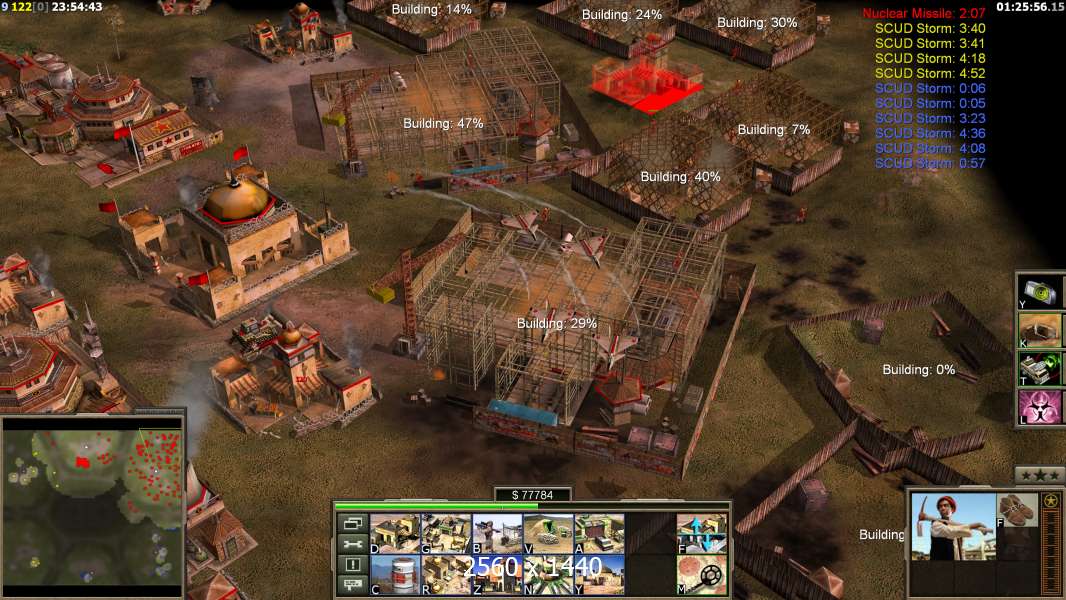
Task: Open the chat message button
Action: tap(351, 585)
